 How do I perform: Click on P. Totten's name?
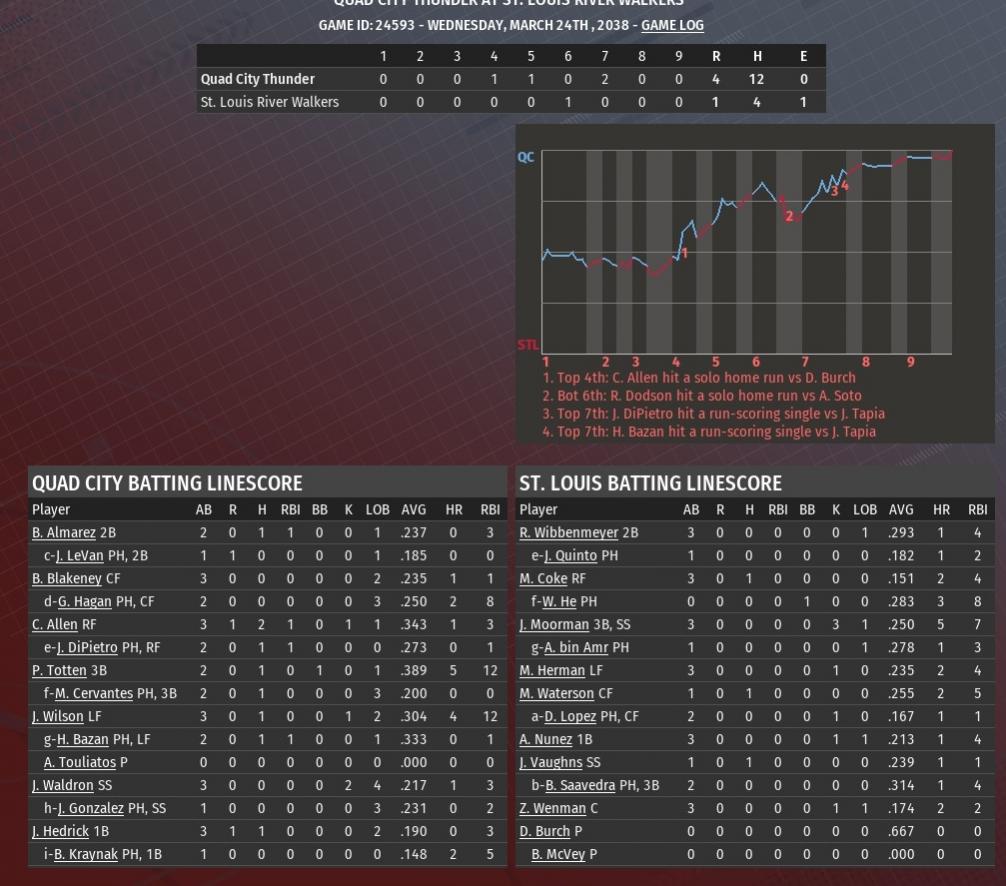59,671
